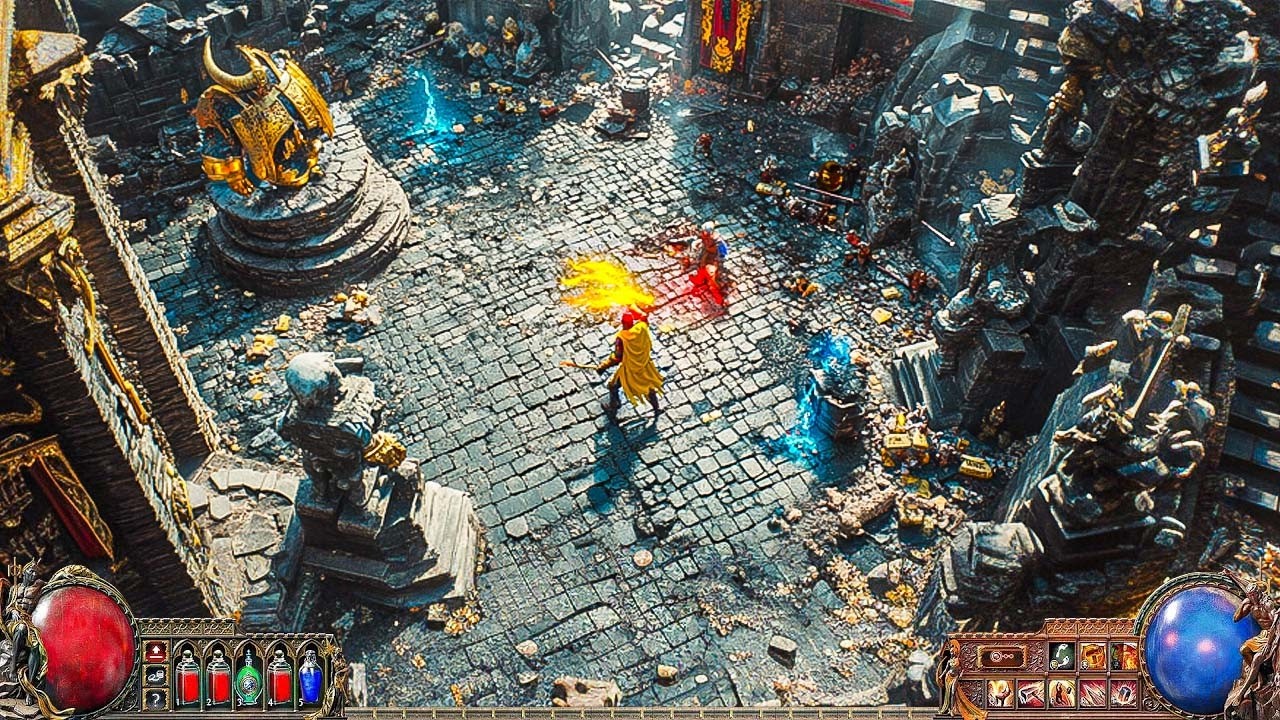
Task: Use the health flask in slot 4
Action: tap(309, 676)
